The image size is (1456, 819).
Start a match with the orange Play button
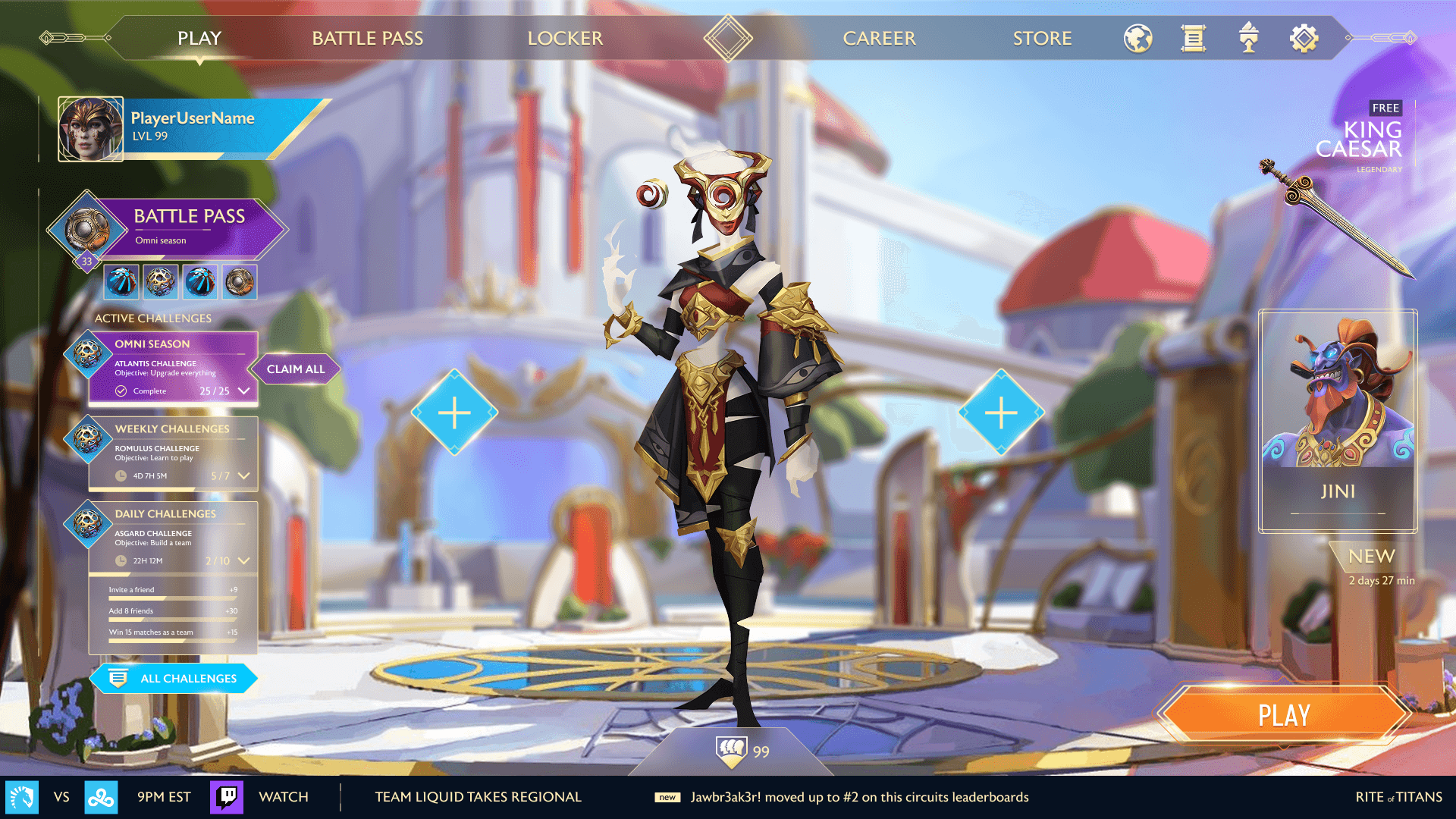[x=1284, y=714]
